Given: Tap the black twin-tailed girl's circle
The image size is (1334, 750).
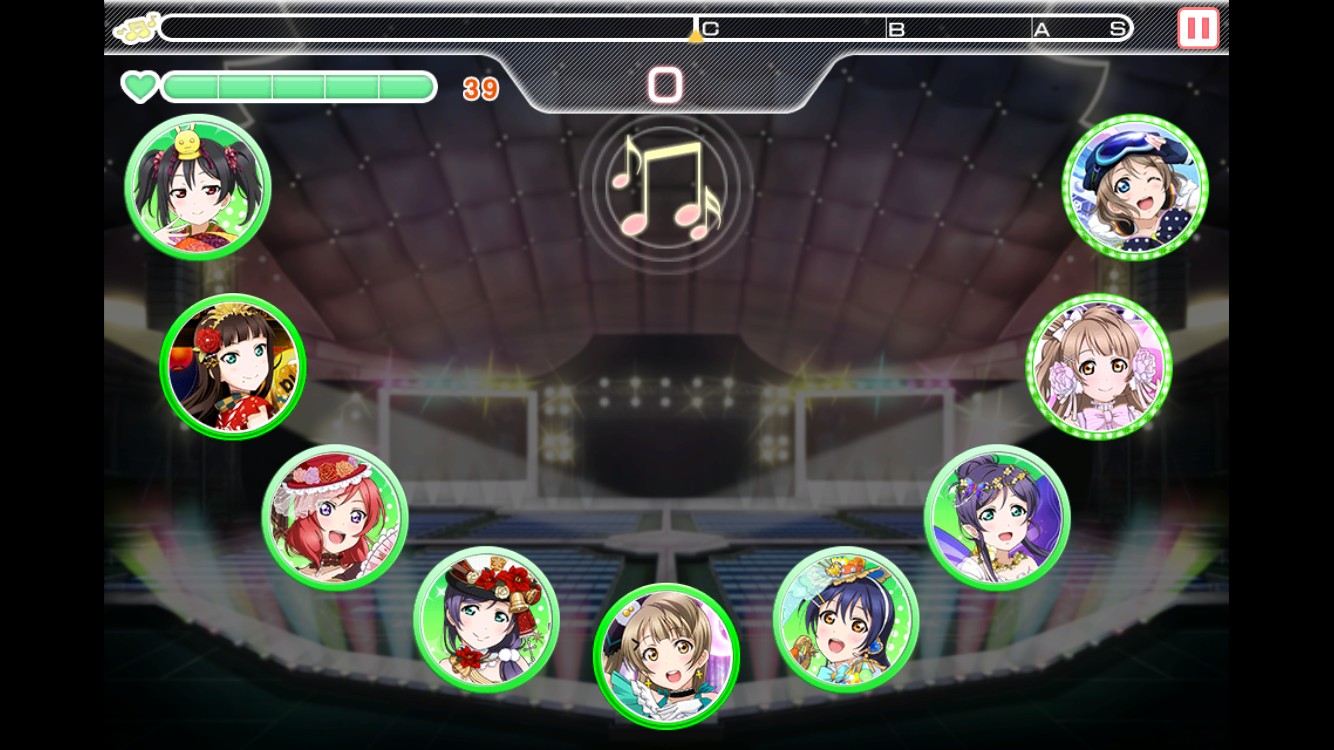Looking at the screenshot, I should click(198, 187).
